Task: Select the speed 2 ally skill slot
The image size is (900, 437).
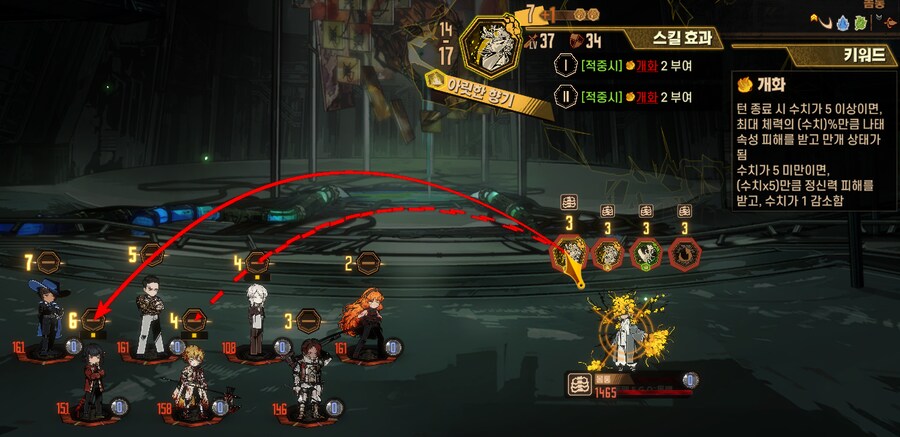Action: coord(368,264)
